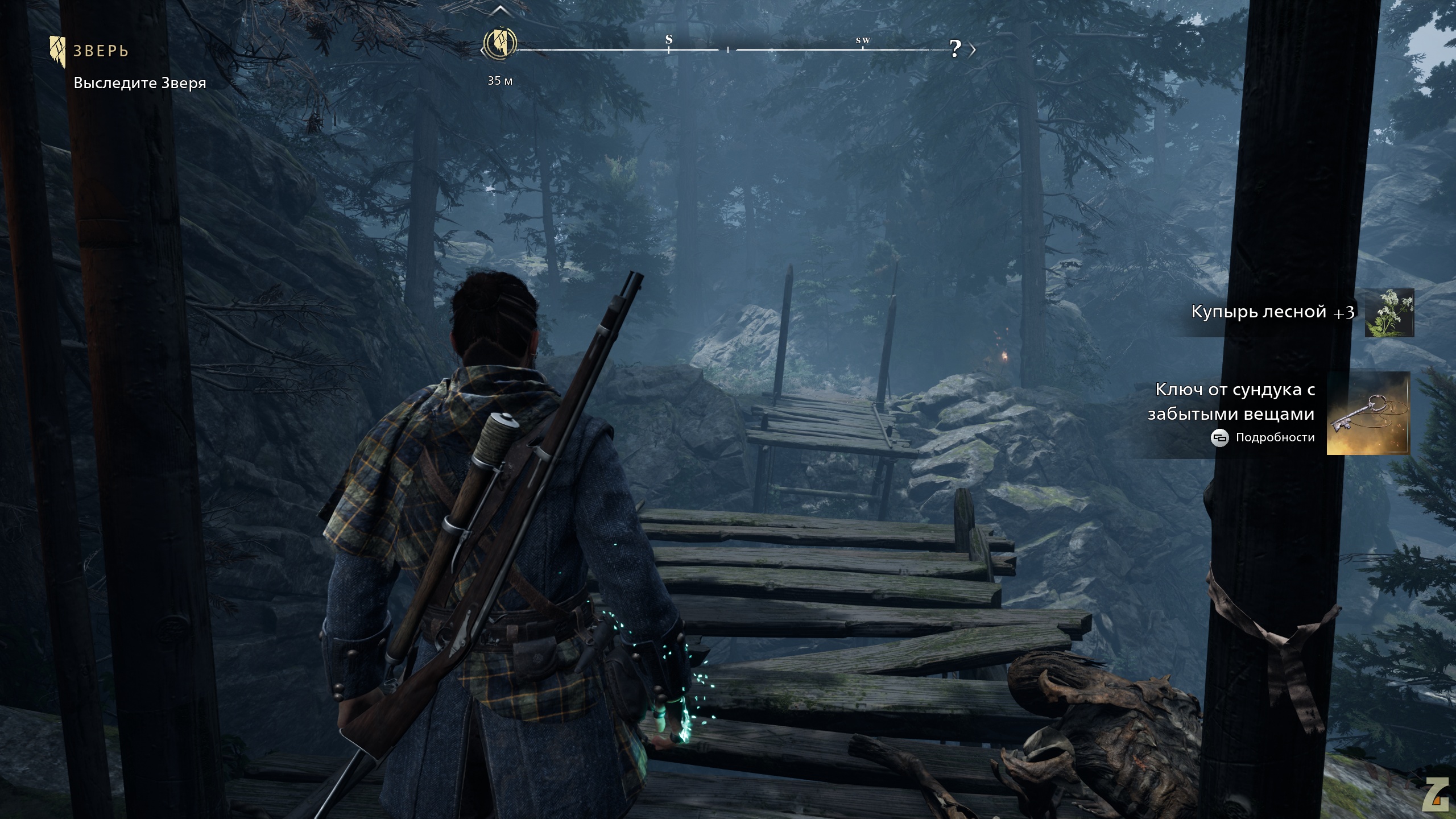Image resolution: width=1456 pixels, height=819 pixels.
Task: Click the Выследите Зверя objective text
Action: (x=140, y=83)
